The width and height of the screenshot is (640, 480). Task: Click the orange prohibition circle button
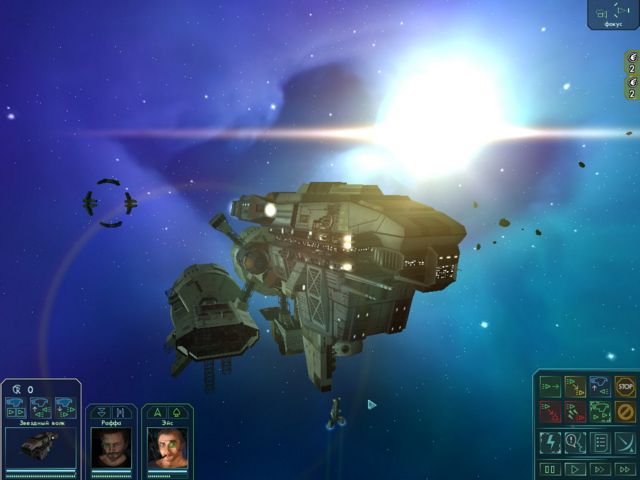pos(625,411)
